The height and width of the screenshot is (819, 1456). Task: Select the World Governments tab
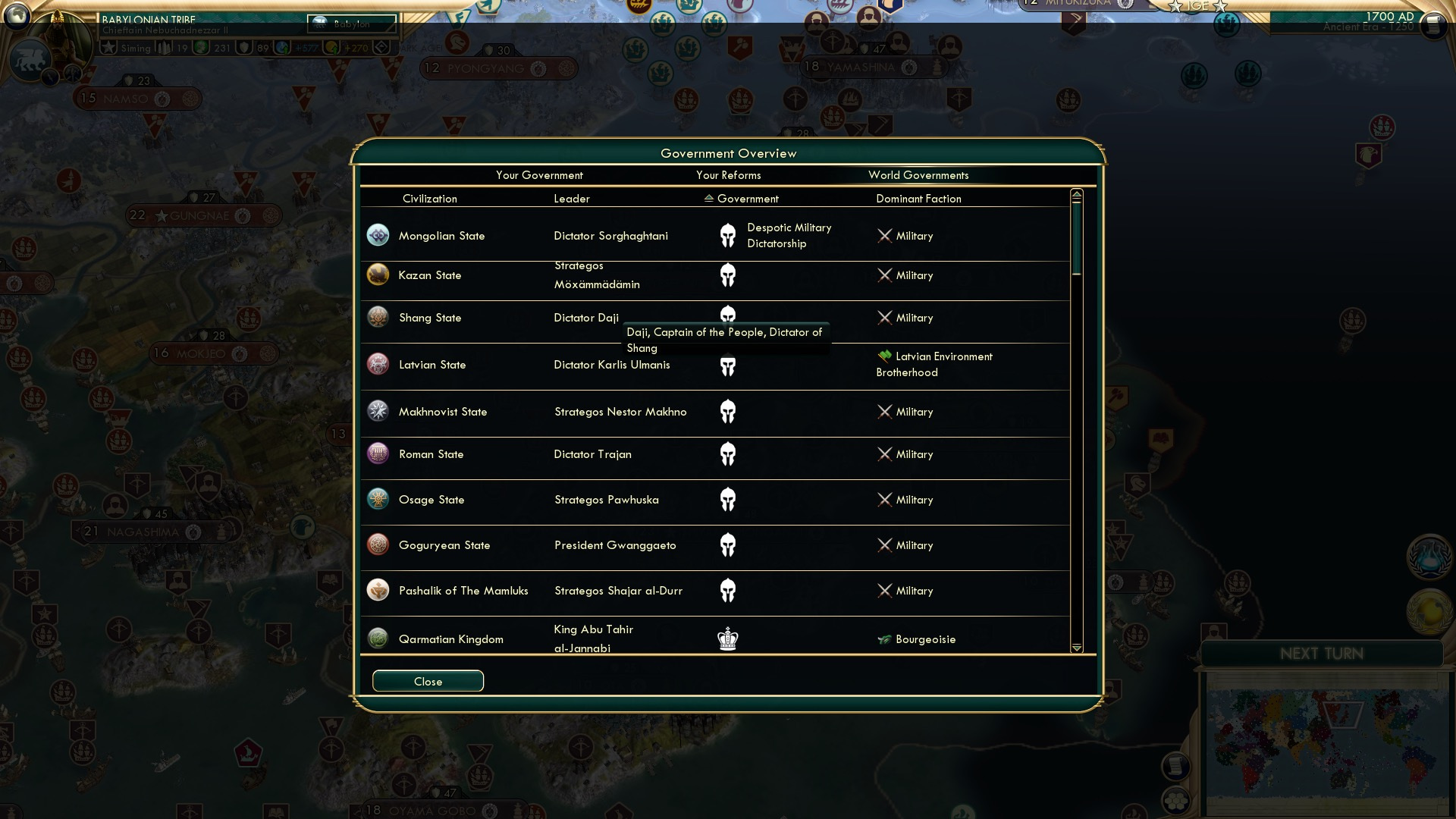(918, 175)
